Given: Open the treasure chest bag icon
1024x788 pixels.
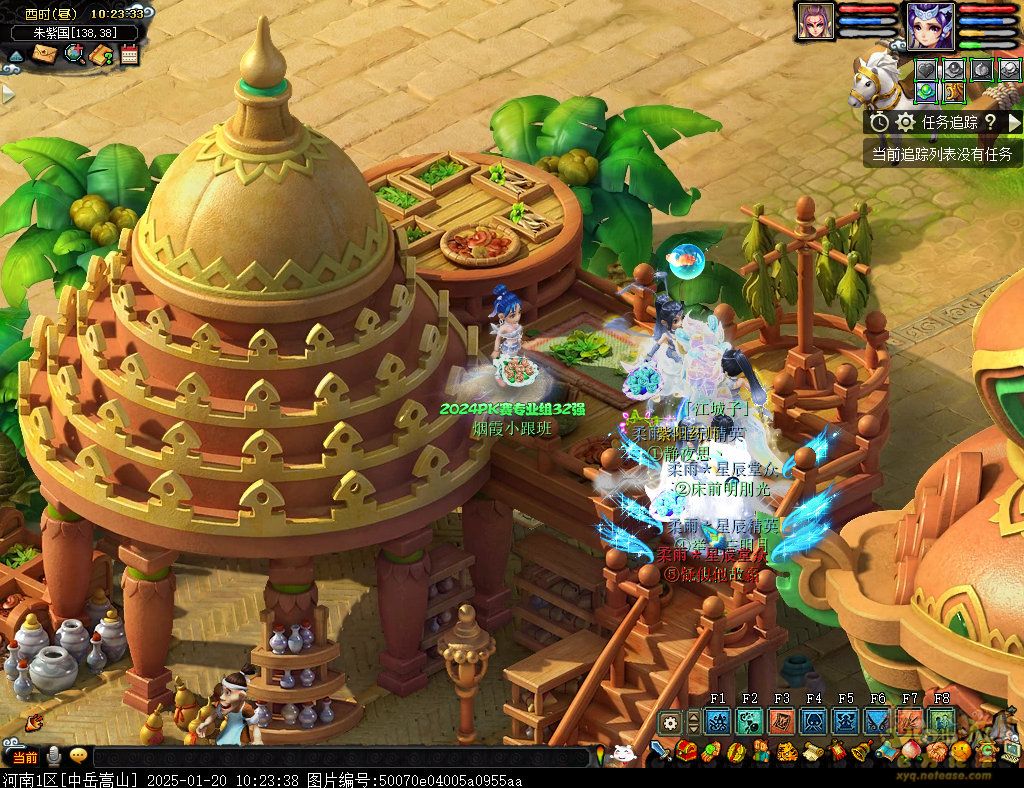Looking at the screenshot, I should pos(686,750).
